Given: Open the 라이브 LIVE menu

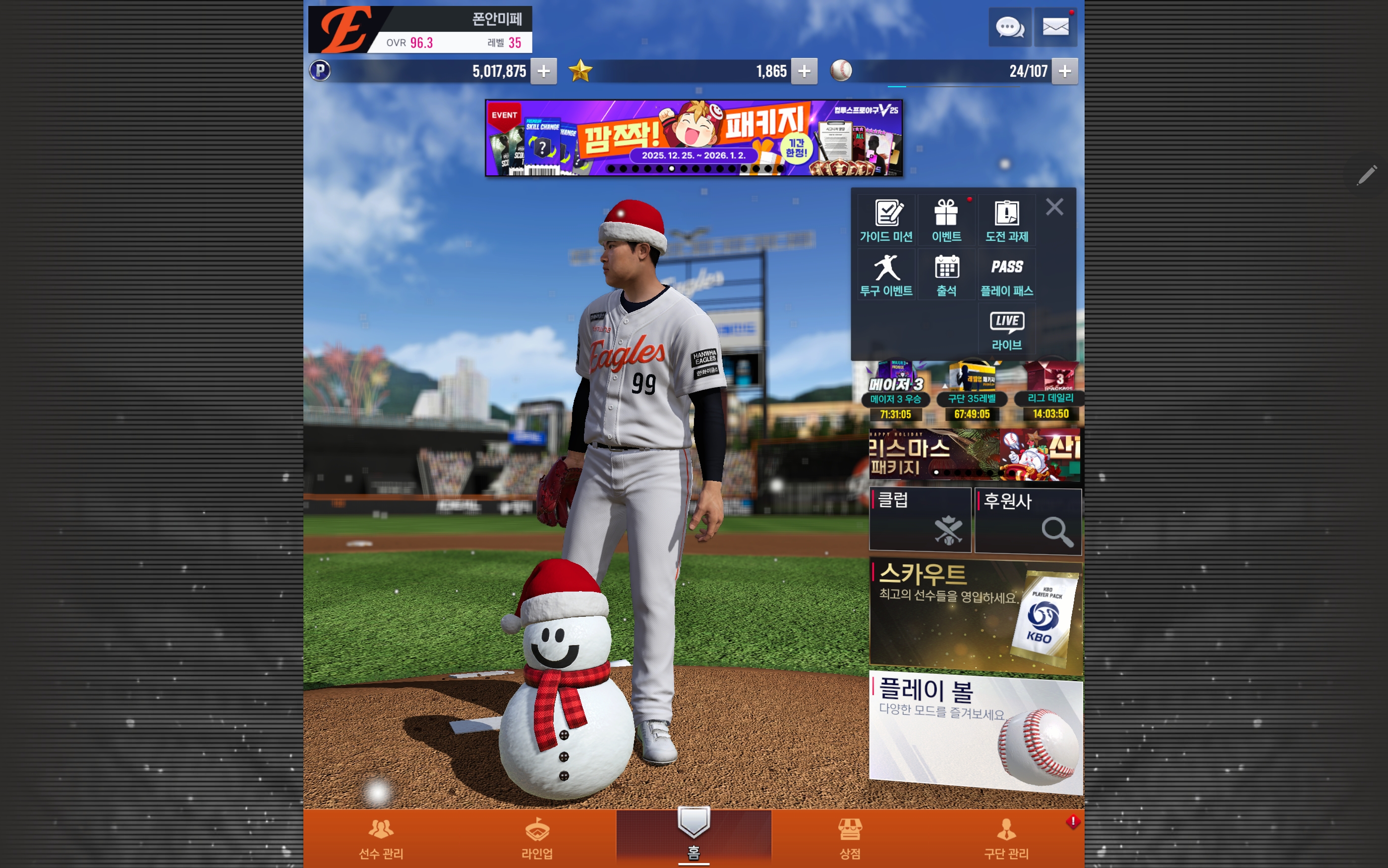Looking at the screenshot, I should (1007, 330).
